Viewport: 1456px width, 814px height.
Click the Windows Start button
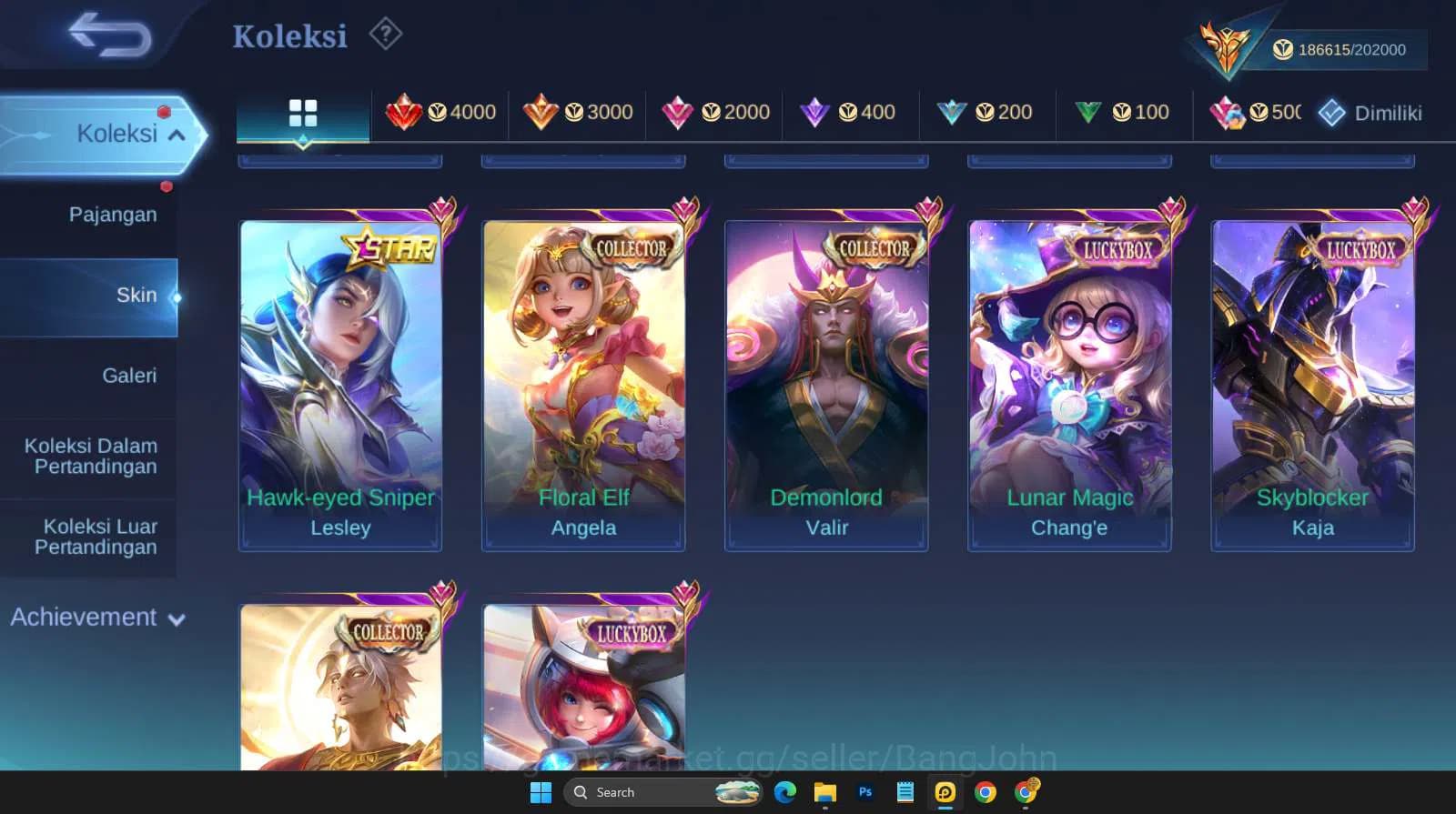pyautogui.click(x=541, y=792)
